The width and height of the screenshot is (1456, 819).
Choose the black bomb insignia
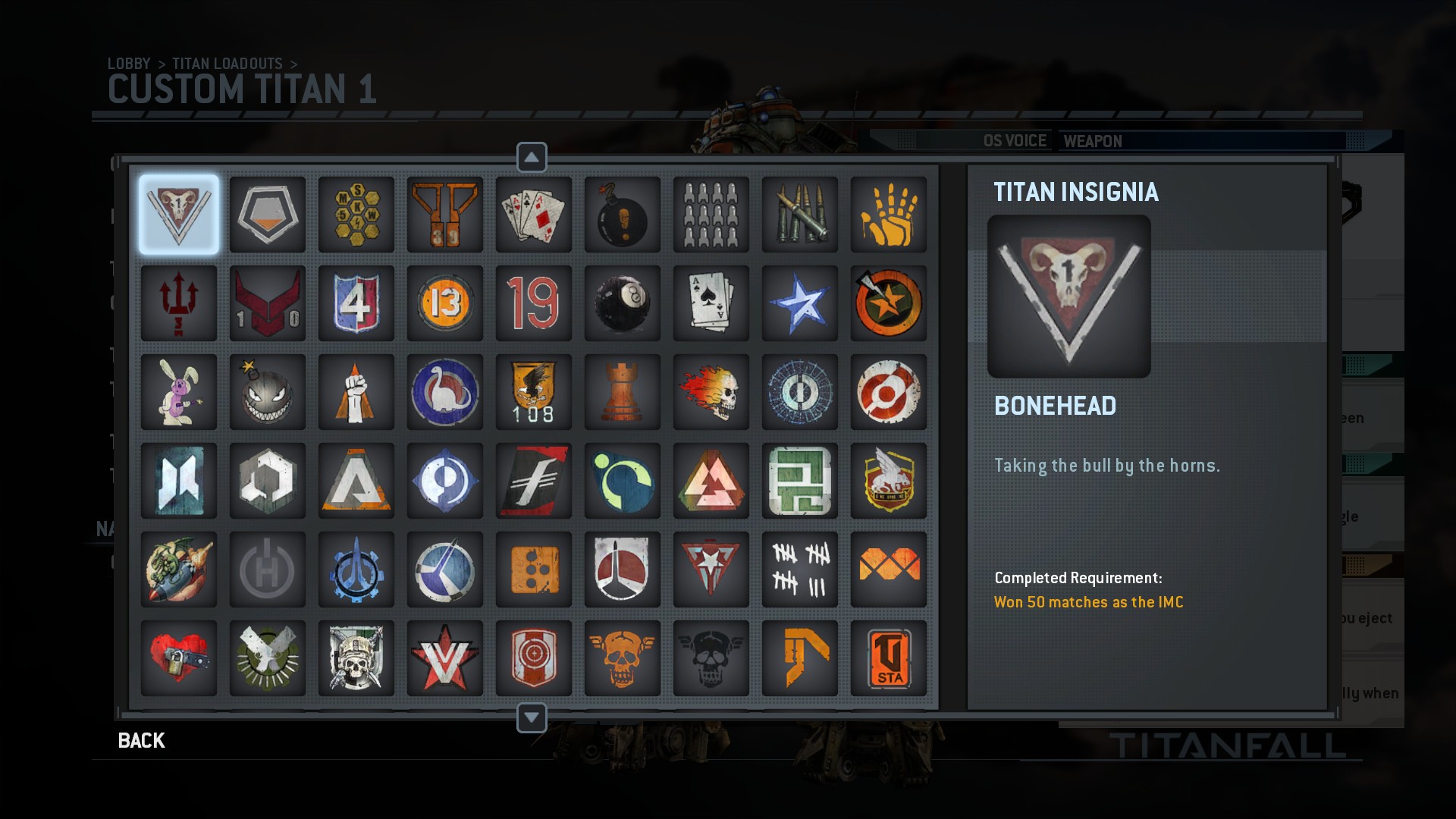tap(622, 215)
